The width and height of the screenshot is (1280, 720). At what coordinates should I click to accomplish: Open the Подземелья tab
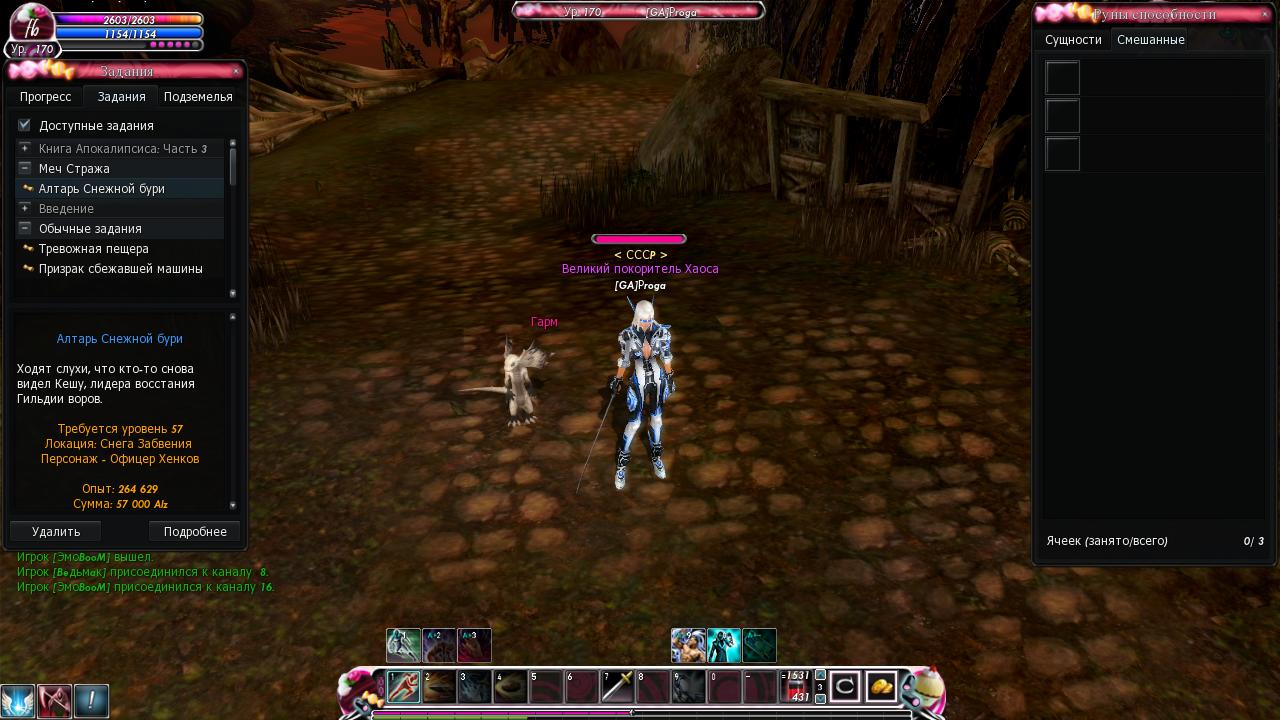198,97
